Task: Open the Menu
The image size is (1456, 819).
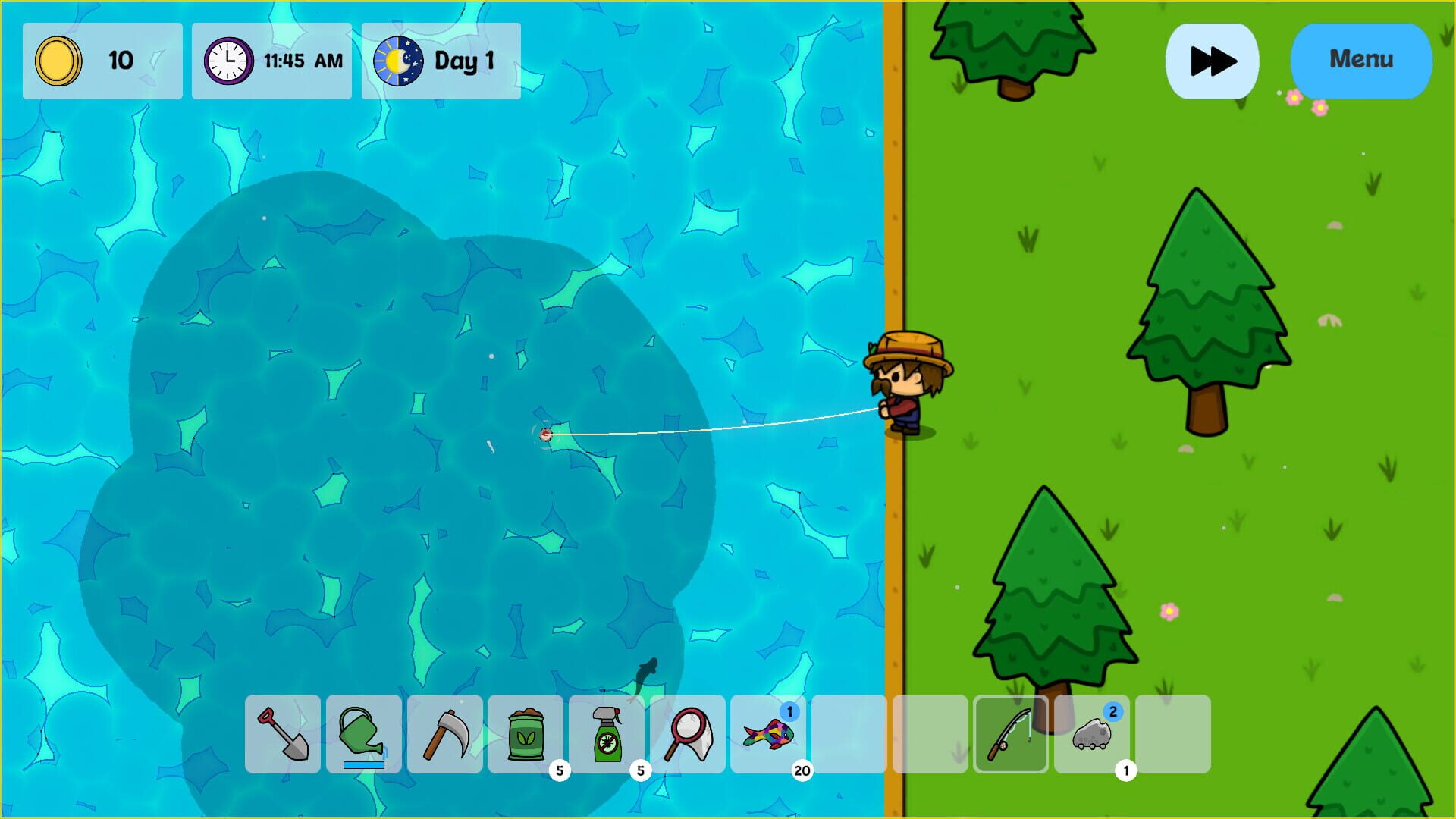Action: coord(1360,58)
